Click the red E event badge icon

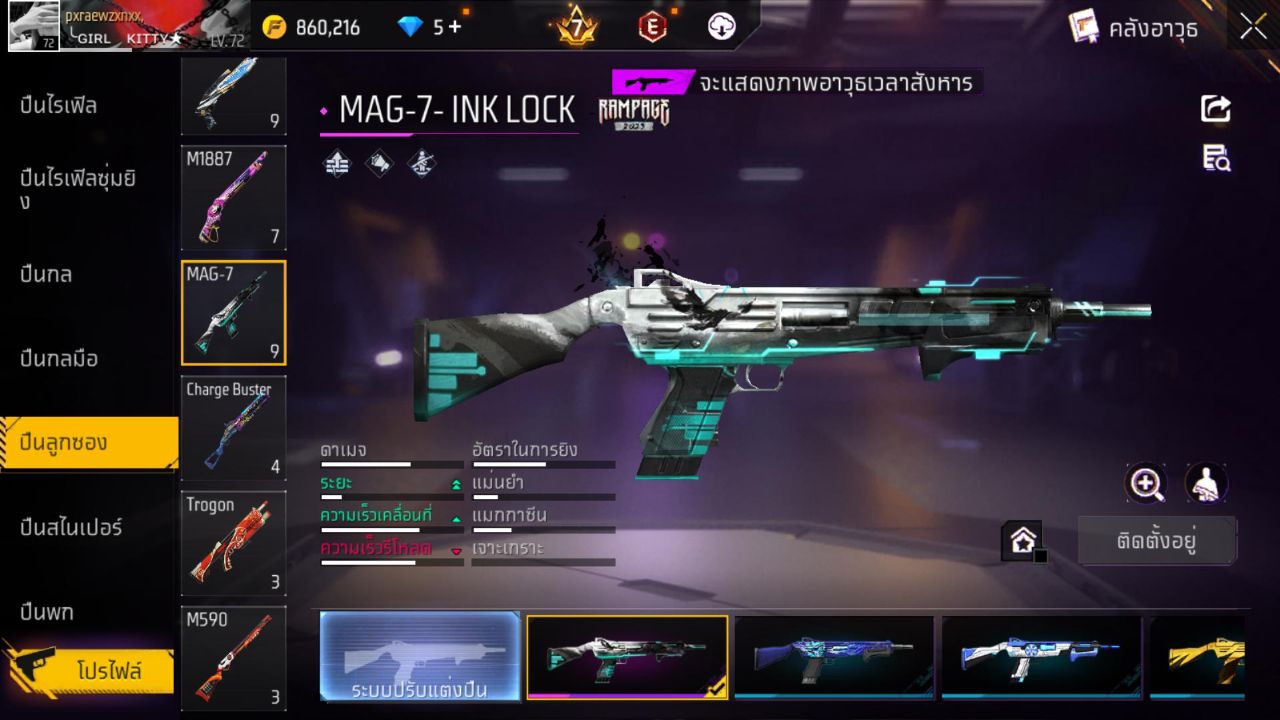654,27
